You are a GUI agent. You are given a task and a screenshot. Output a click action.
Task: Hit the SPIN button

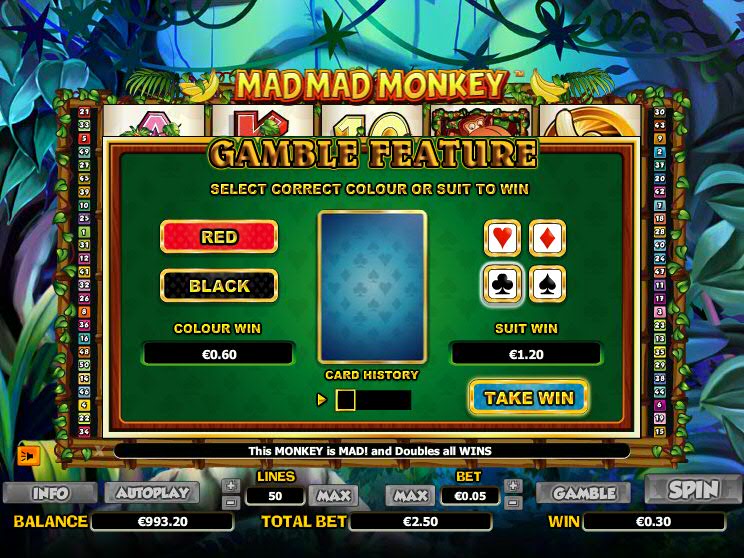[693, 491]
